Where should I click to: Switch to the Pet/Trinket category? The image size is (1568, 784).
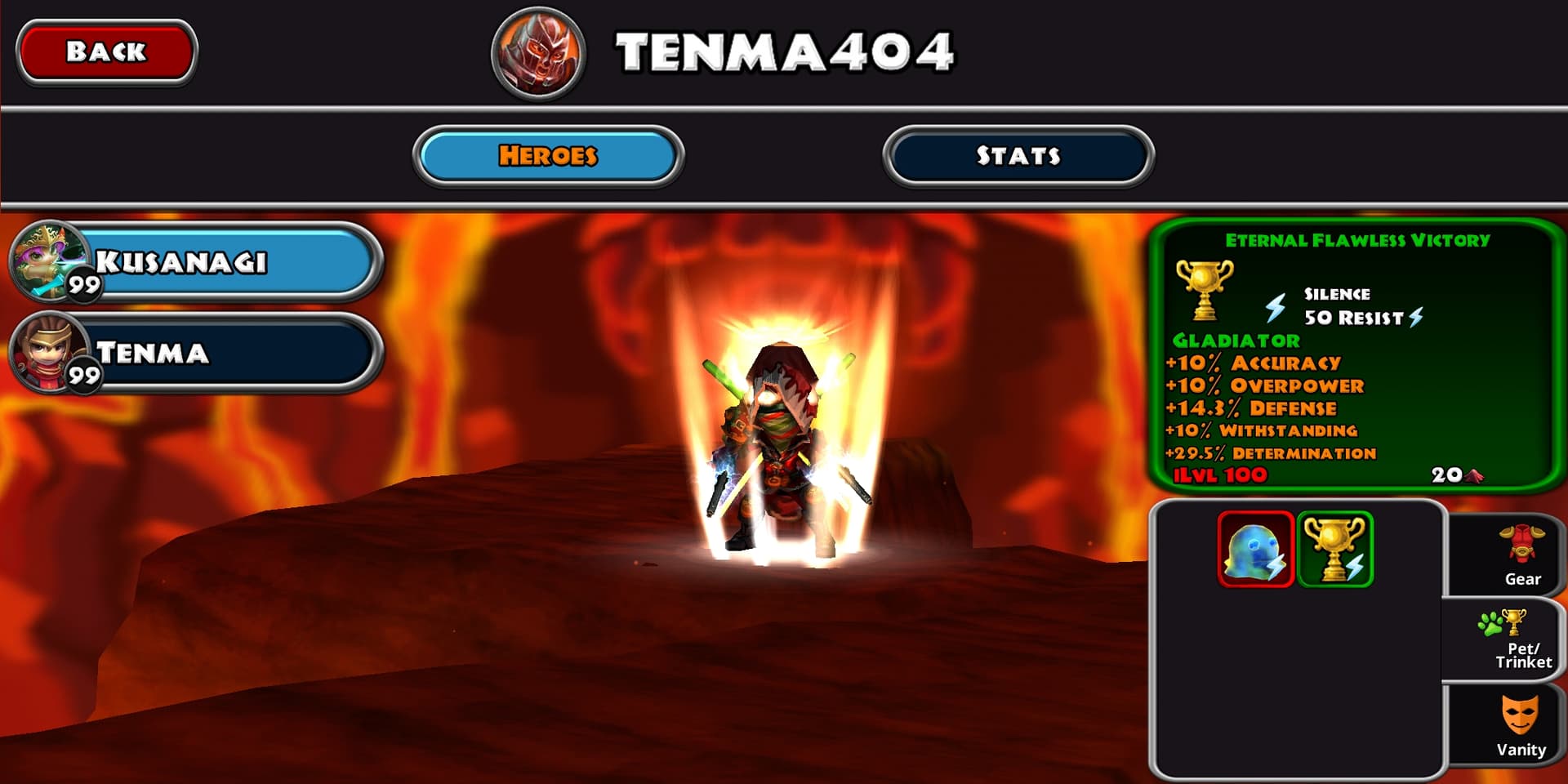(1521, 640)
